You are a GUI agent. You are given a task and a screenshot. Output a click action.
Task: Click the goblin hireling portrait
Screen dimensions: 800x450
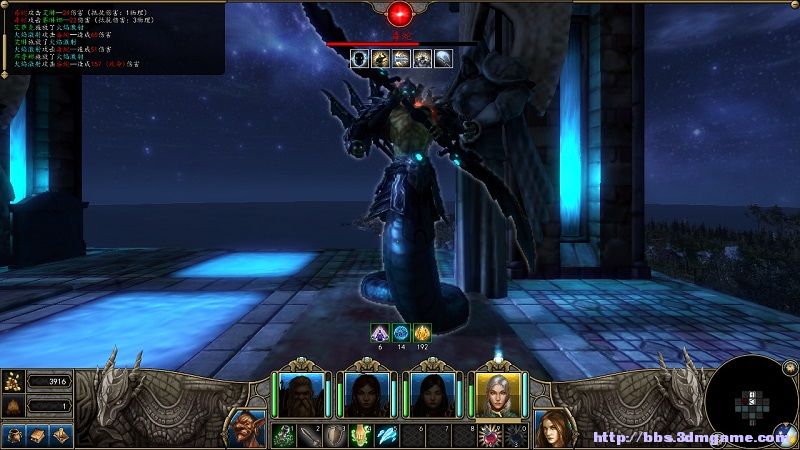point(245,428)
